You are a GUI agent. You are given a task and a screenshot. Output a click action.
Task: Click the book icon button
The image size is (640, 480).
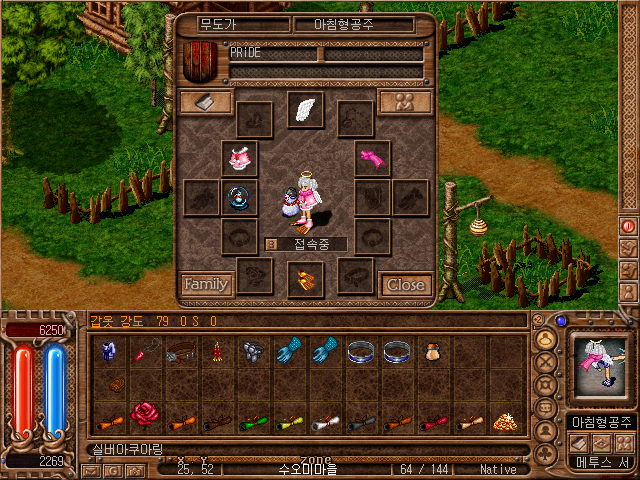coord(205,102)
